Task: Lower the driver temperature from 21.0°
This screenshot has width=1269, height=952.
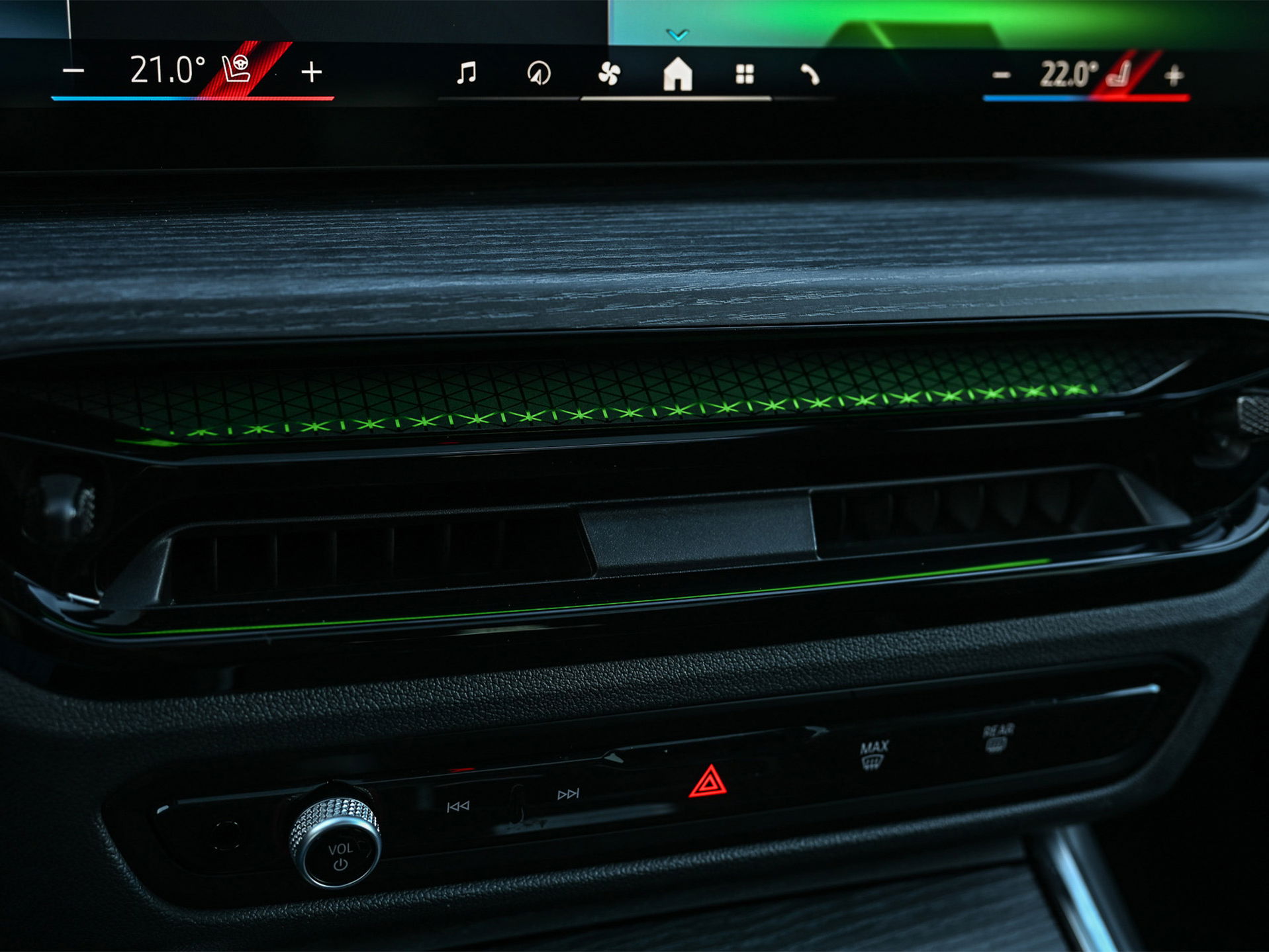Action: 73,71
